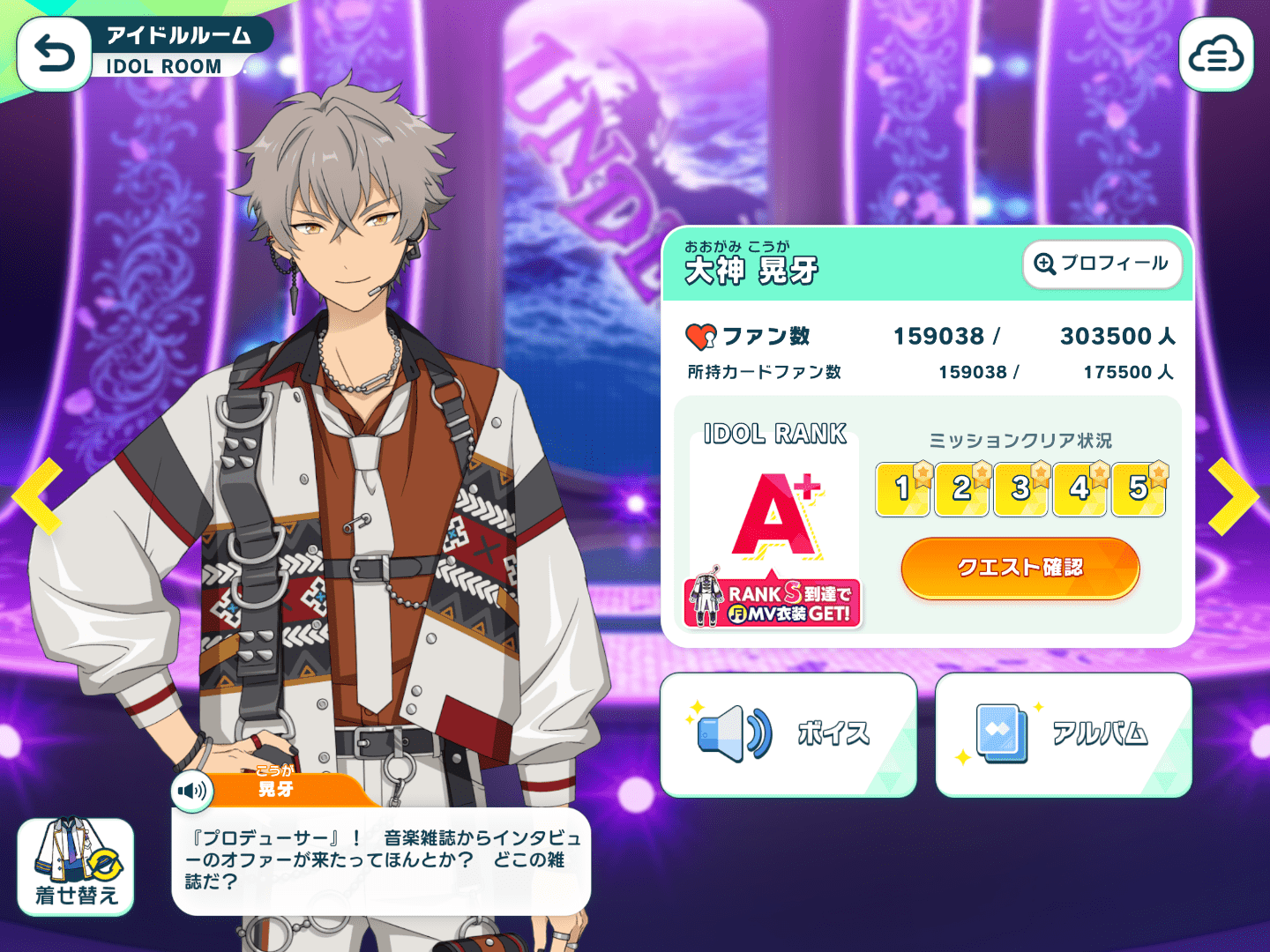This screenshot has height=952, width=1270.
Task: View the RANK S MV衣装 GET banner
Action: 773,602
